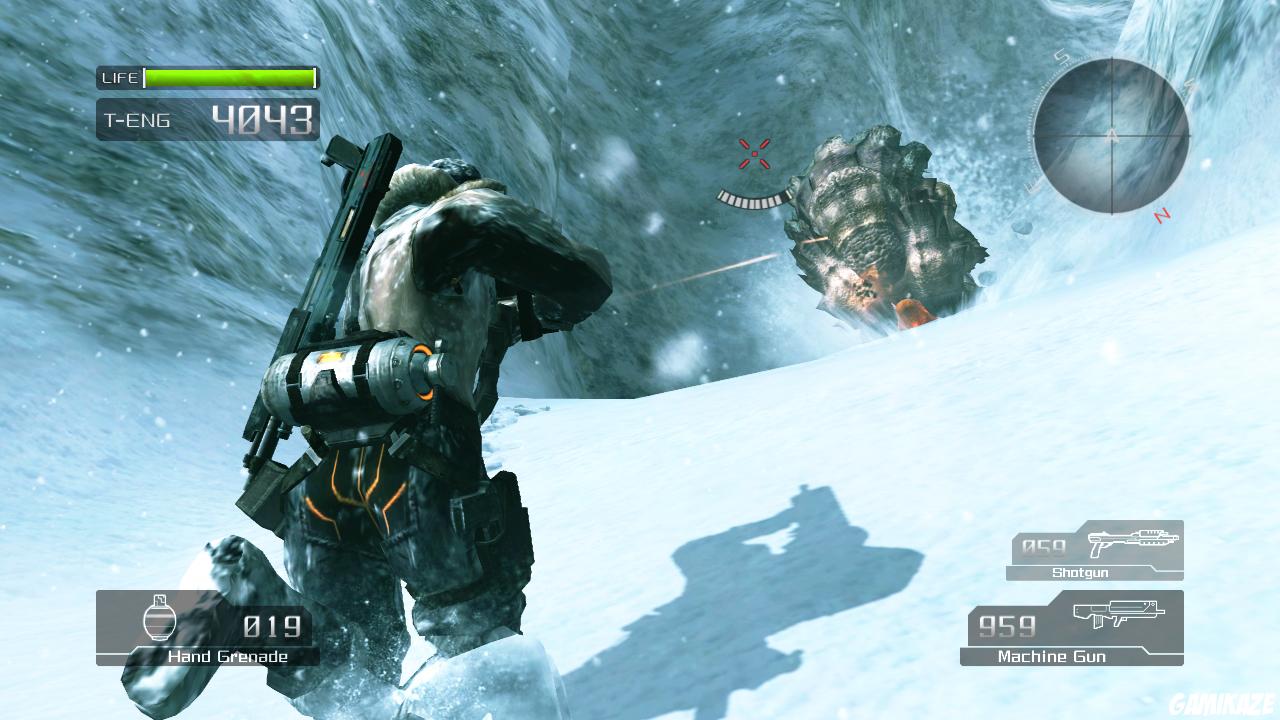The height and width of the screenshot is (720, 1280).
Task: Click the red N compass marker
Action: pyautogui.click(x=1160, y=215)
